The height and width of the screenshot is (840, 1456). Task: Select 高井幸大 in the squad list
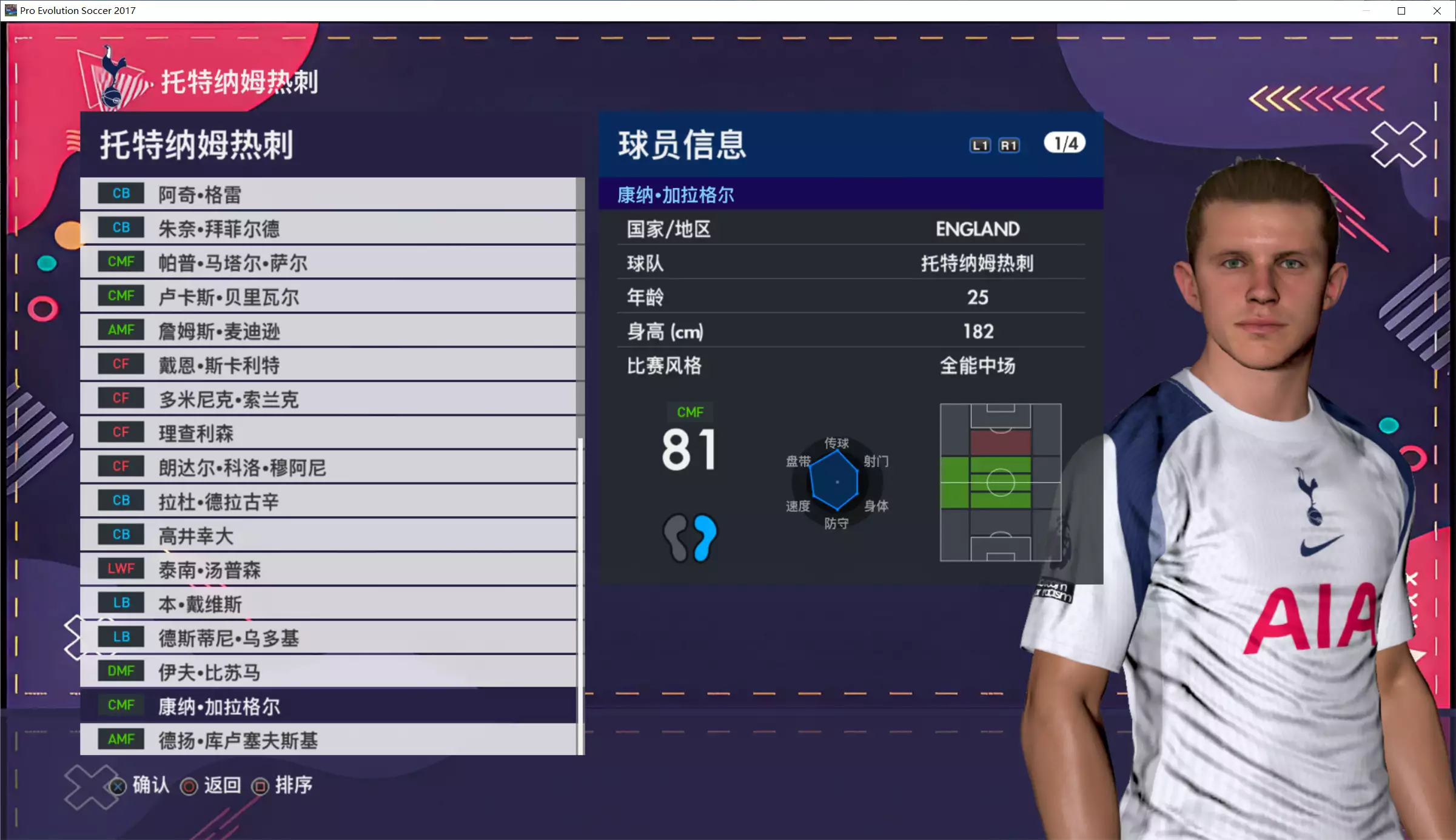[x=327, y=536]
